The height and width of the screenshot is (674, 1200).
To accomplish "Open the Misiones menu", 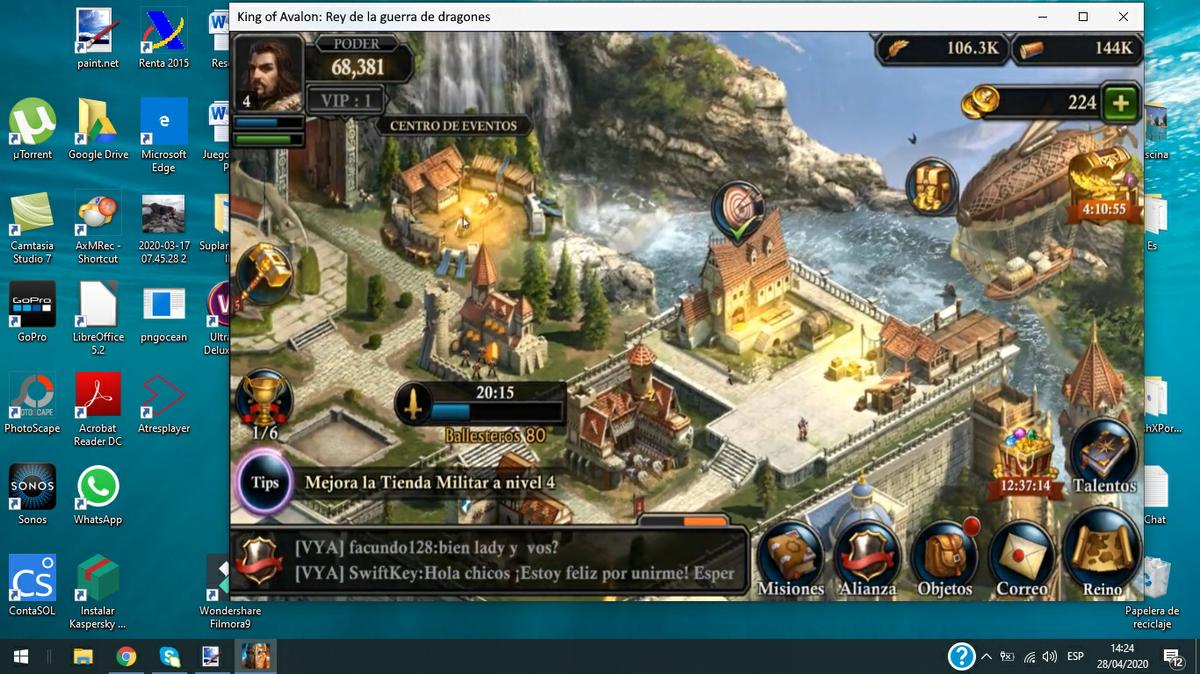I will pyautogui.click(x=790, y=556).
